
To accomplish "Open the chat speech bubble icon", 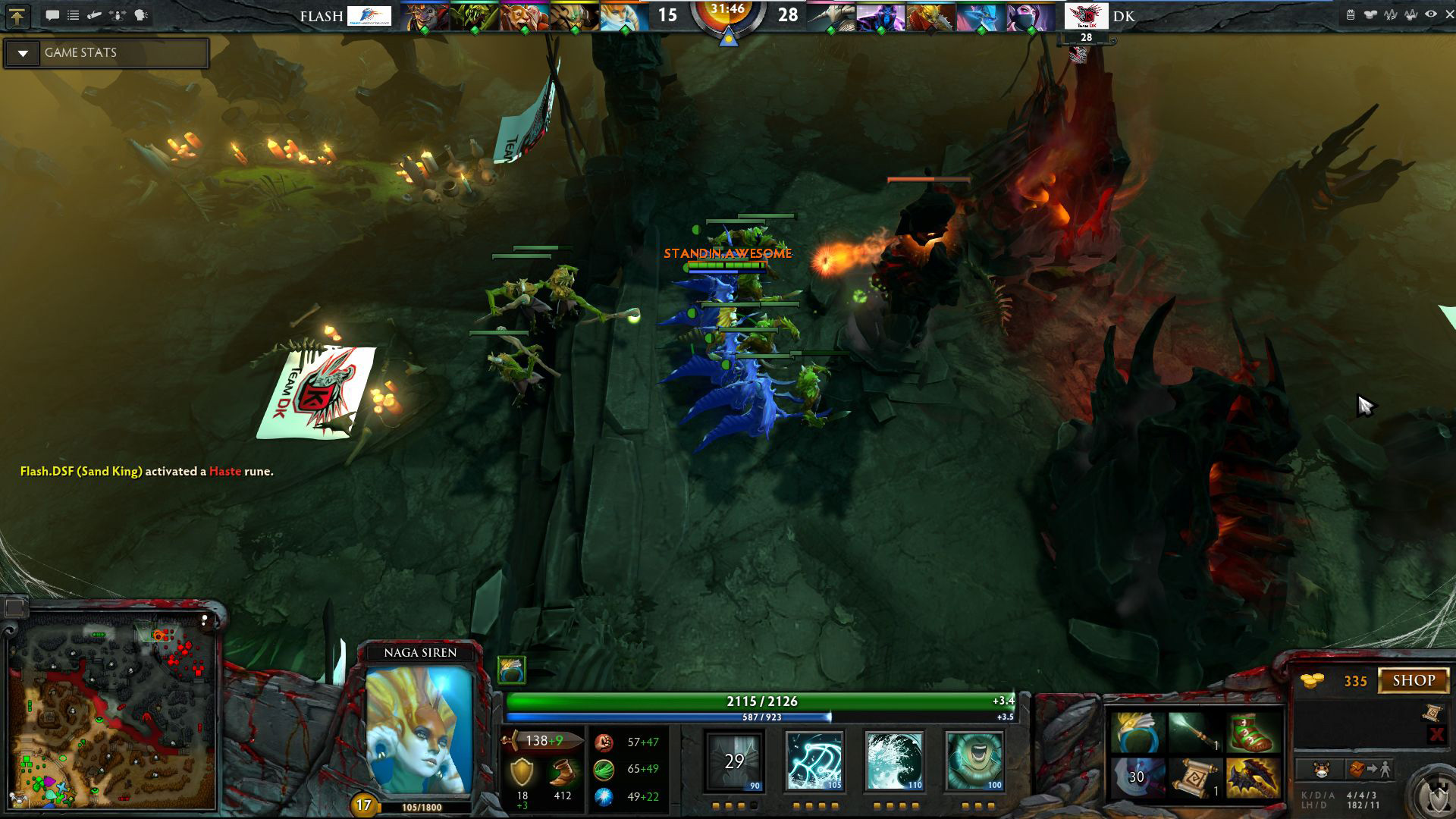I will [52, 15].
